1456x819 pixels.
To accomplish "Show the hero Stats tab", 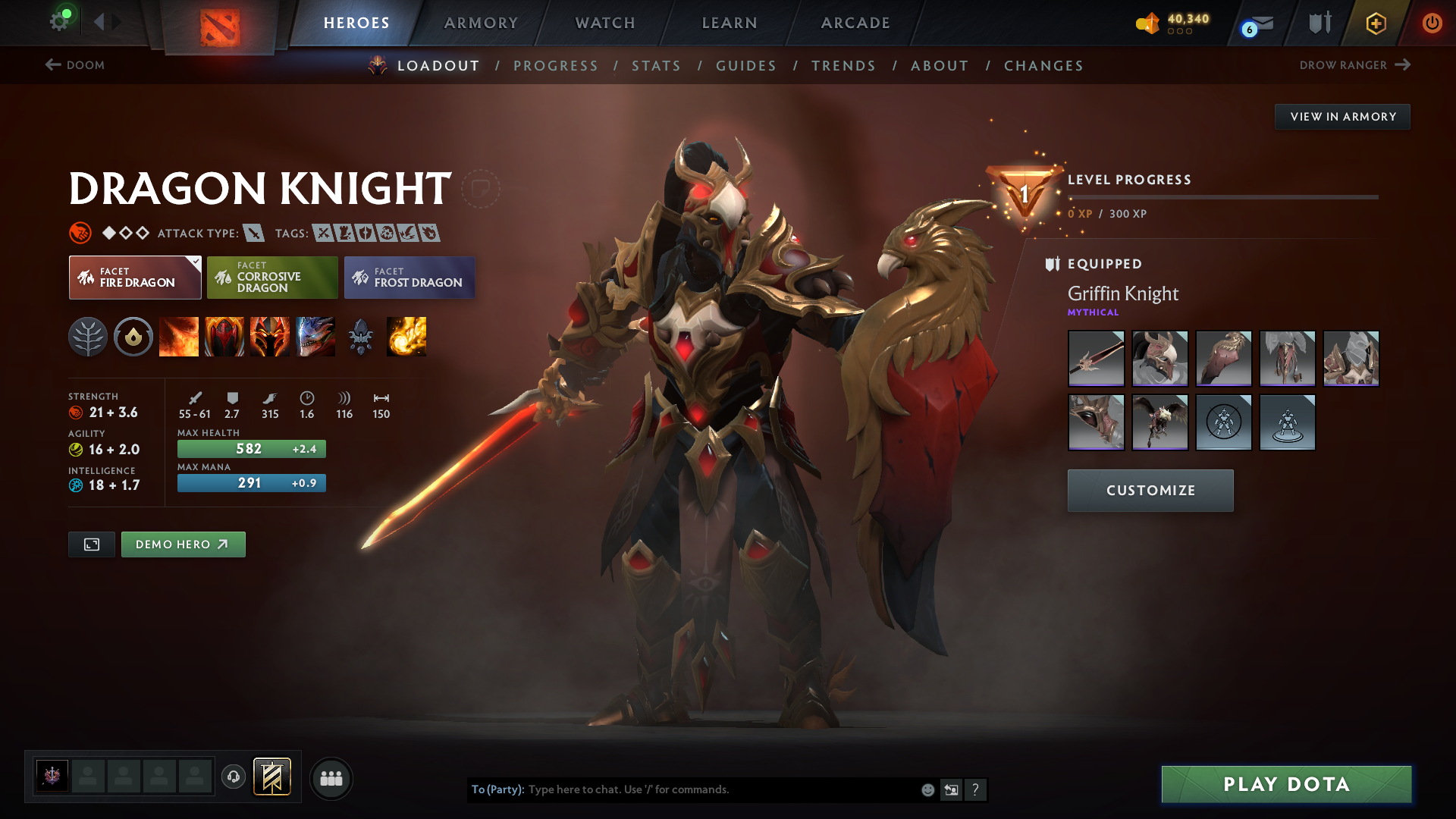I will (656, 66).
